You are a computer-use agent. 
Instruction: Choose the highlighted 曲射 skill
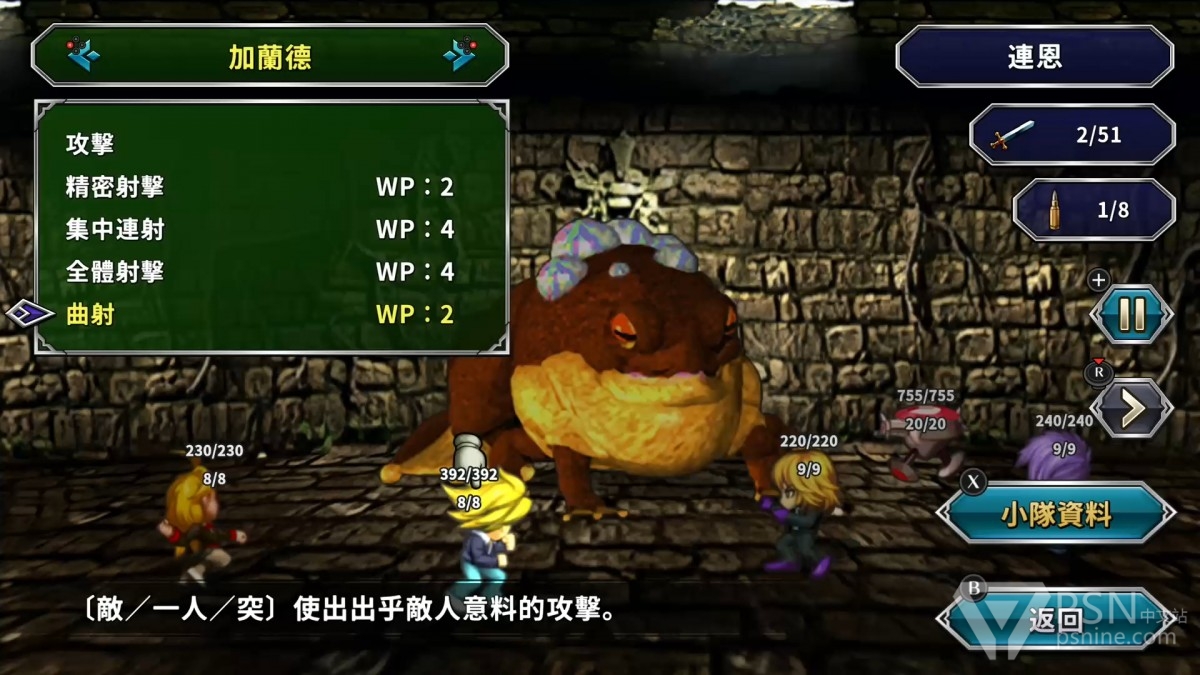click(x=90, y=315)
